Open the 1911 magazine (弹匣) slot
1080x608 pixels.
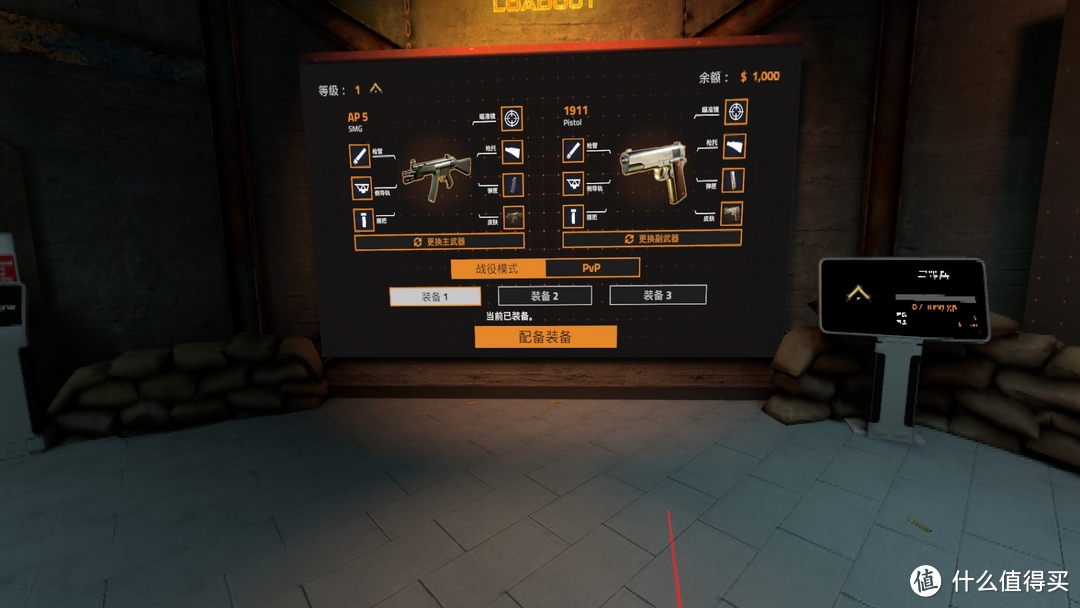[x=734, y=181]
